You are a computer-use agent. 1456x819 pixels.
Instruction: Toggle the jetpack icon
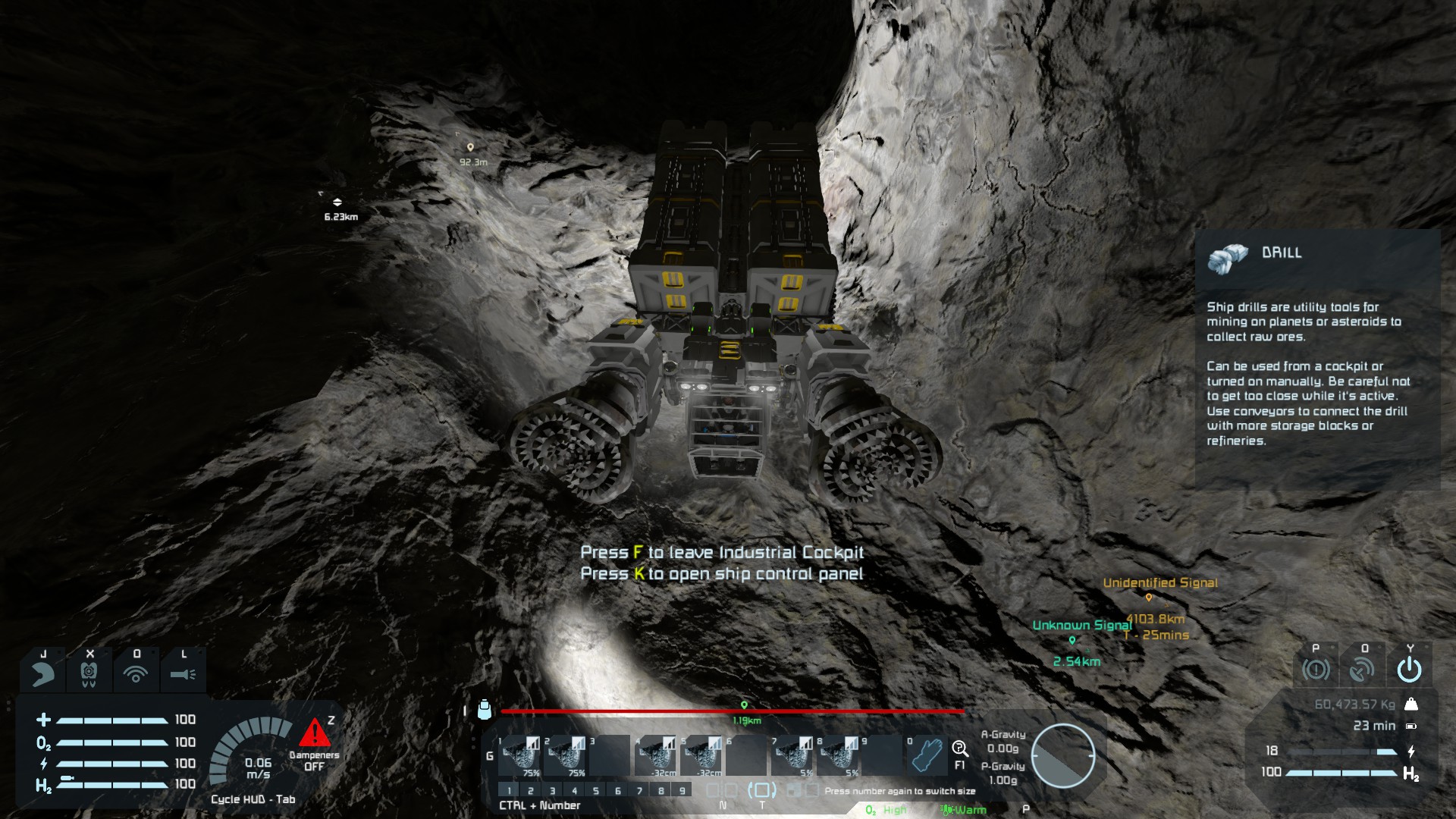89,672
